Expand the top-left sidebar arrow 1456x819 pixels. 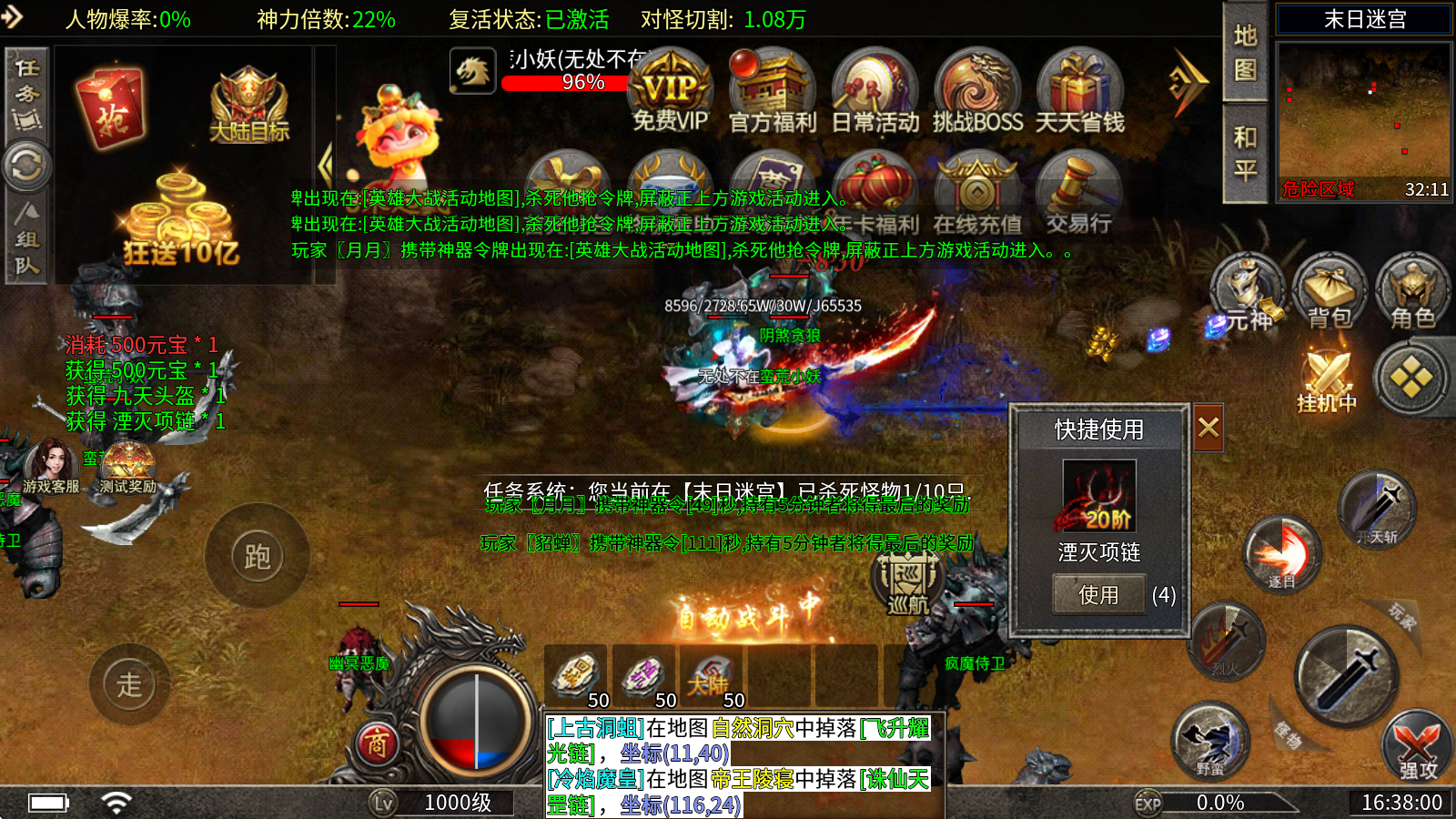13,15
